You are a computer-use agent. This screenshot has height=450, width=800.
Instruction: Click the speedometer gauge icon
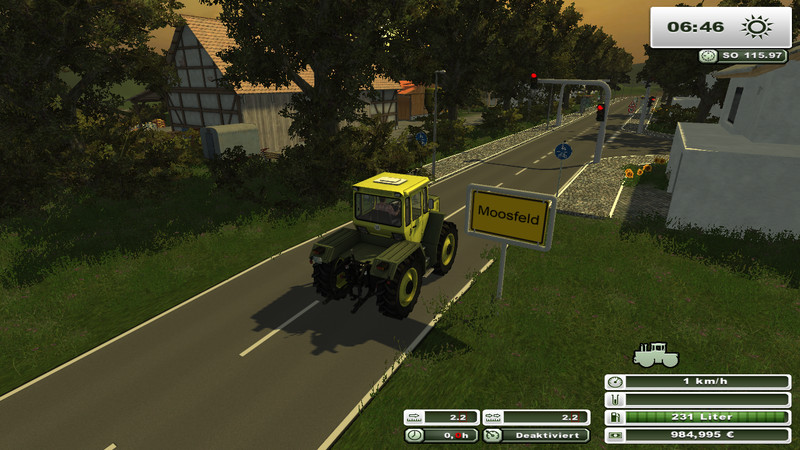click(615, 382)
